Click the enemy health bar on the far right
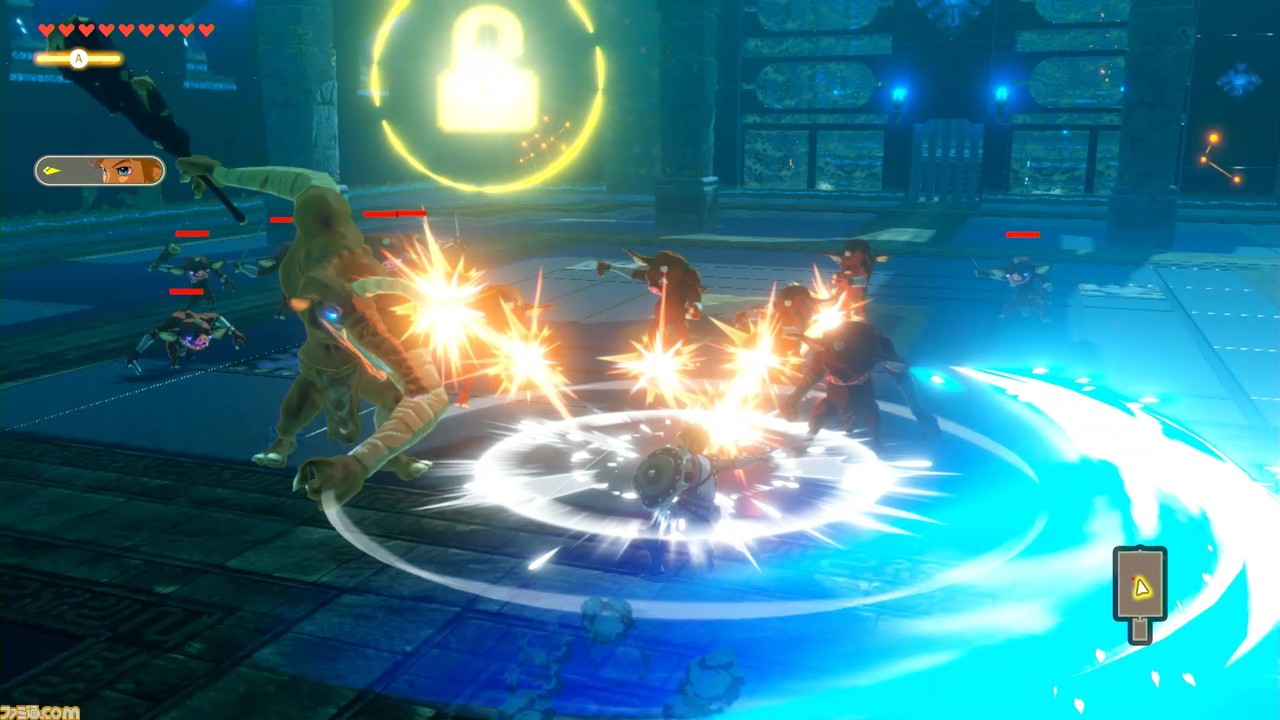 click(1022, 234)
